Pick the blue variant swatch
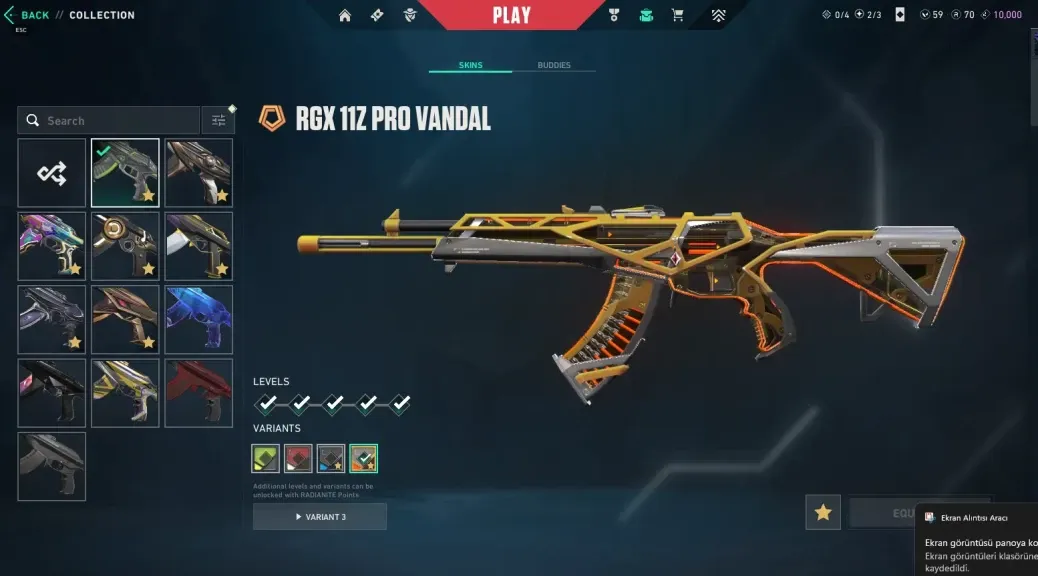 coord(331,458)
